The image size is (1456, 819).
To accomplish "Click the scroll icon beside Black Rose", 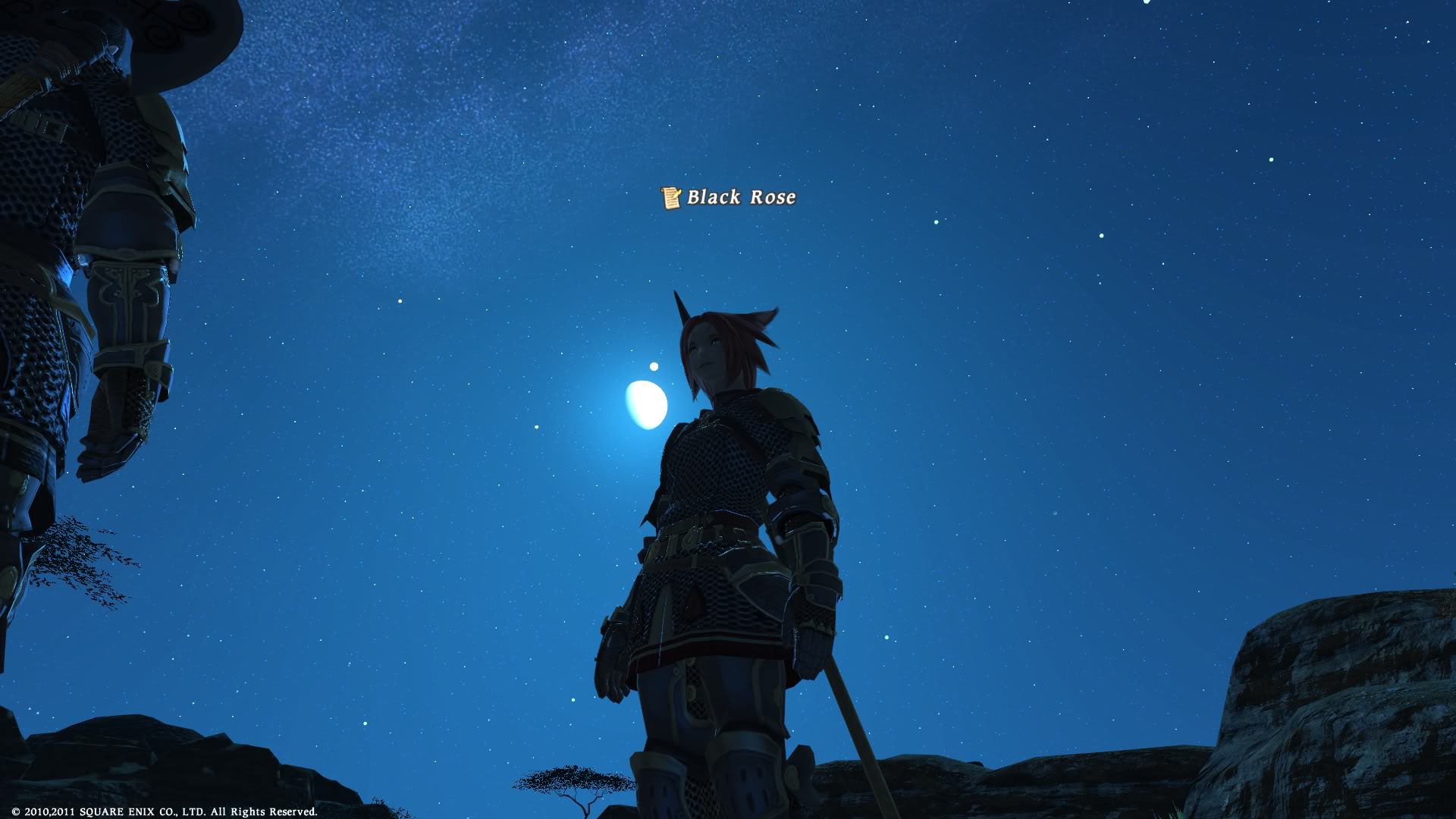I will [671, 198].
